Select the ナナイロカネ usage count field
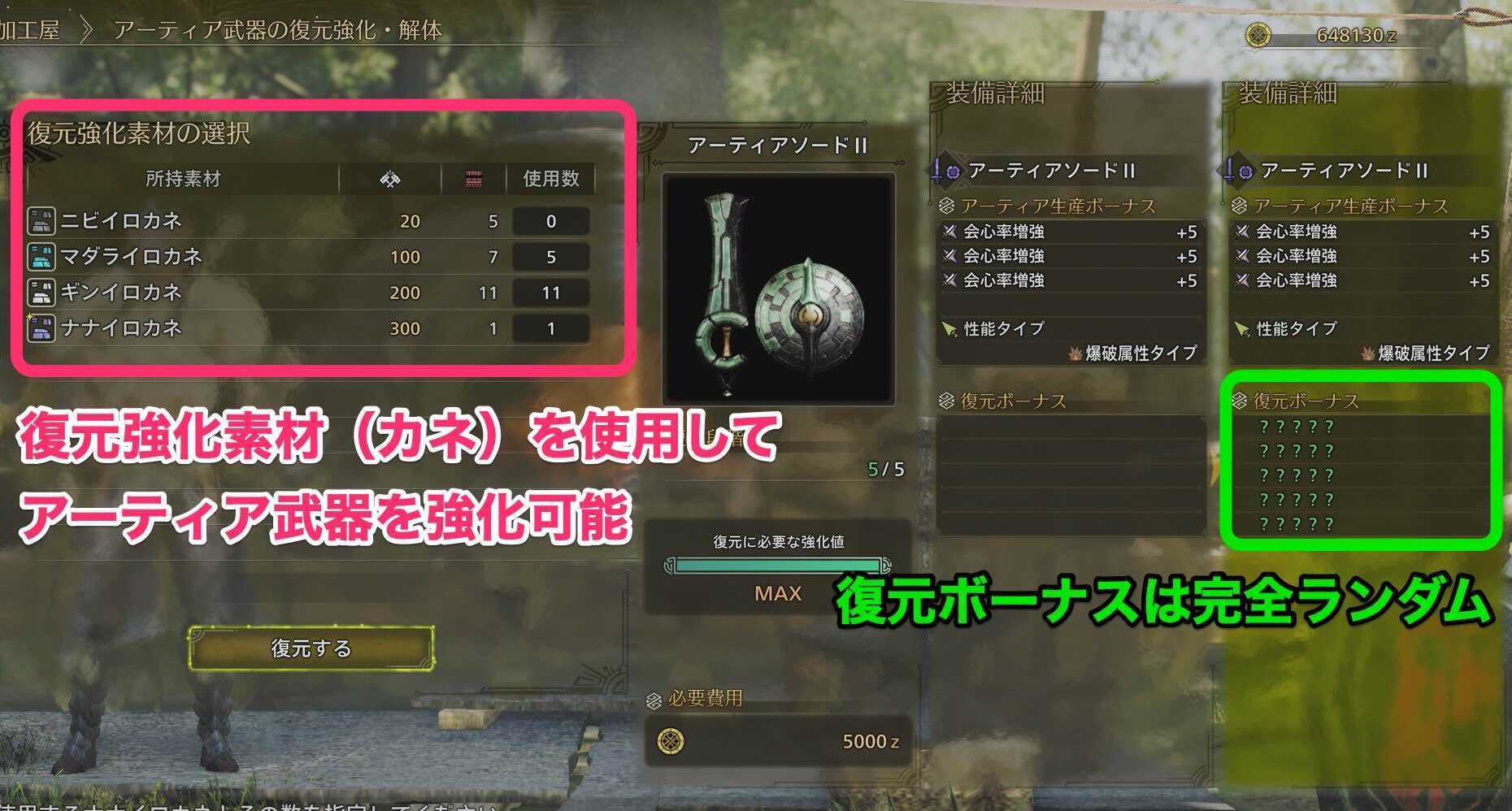The width and height of the screenshot is (1512, 811). click(x=552, y=329)
